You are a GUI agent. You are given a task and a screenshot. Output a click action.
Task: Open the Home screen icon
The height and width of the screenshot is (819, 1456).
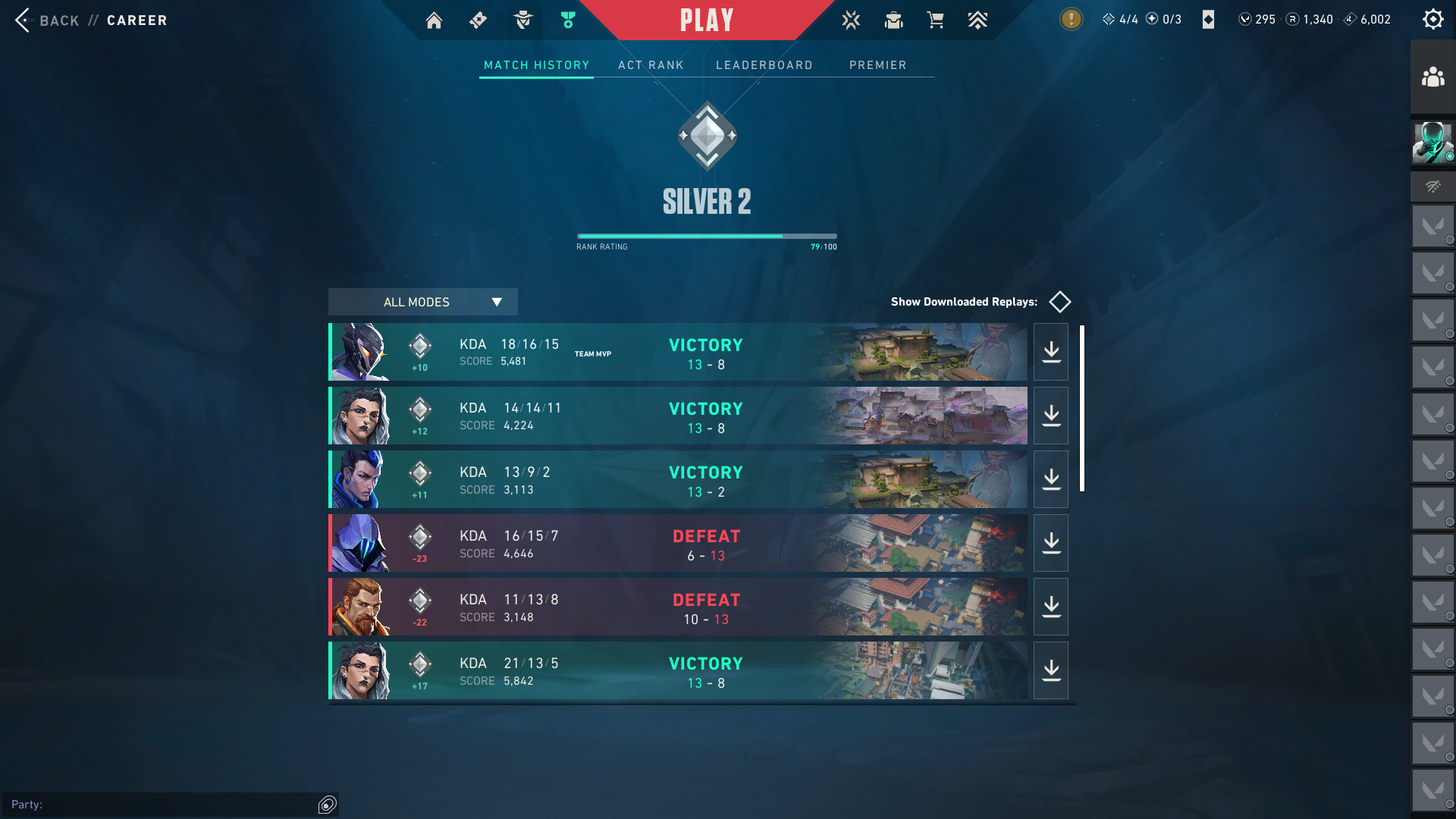pyautogui.click(x=434, y=20)
